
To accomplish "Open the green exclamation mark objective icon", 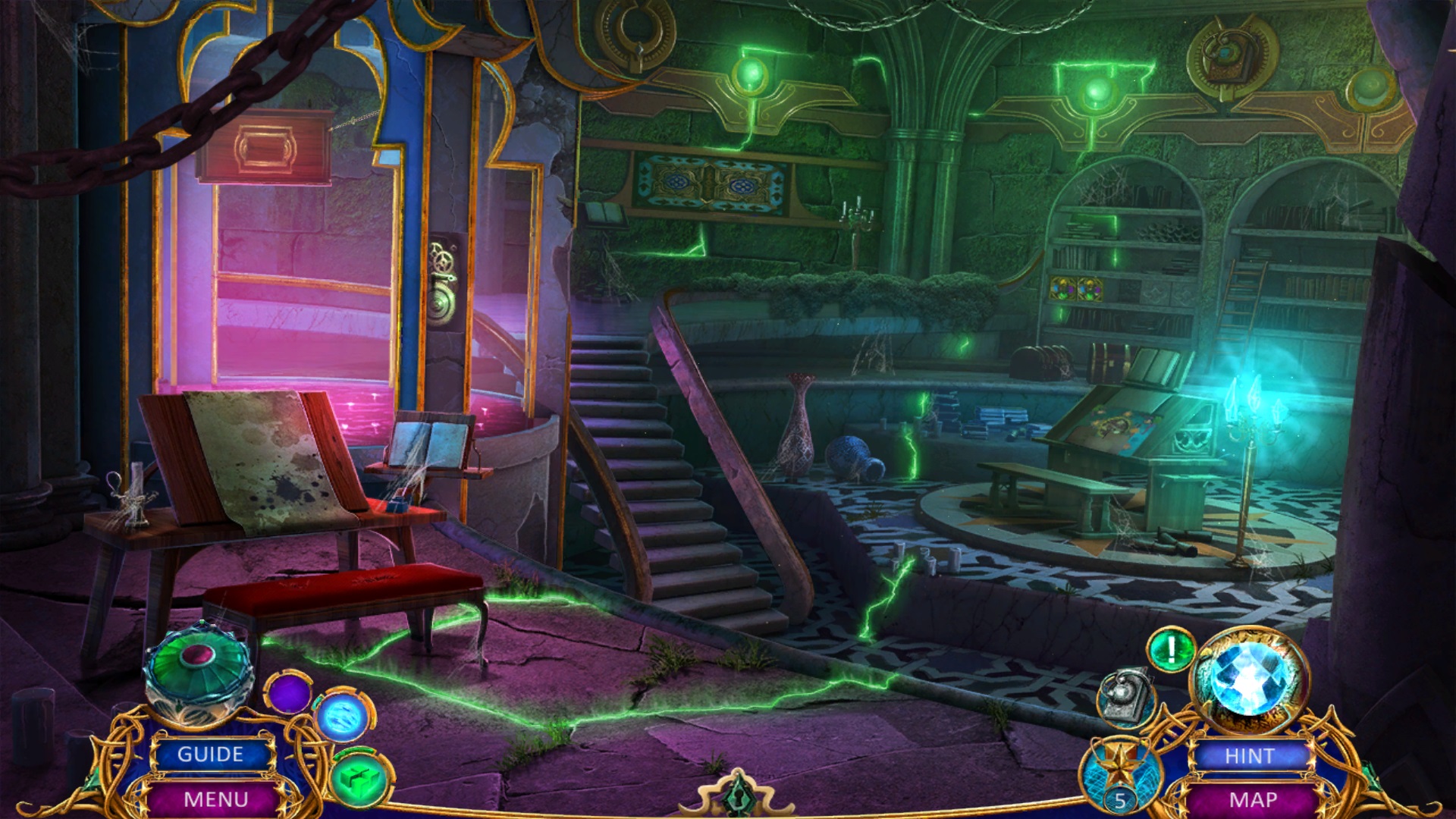I will coord(1171,650).
